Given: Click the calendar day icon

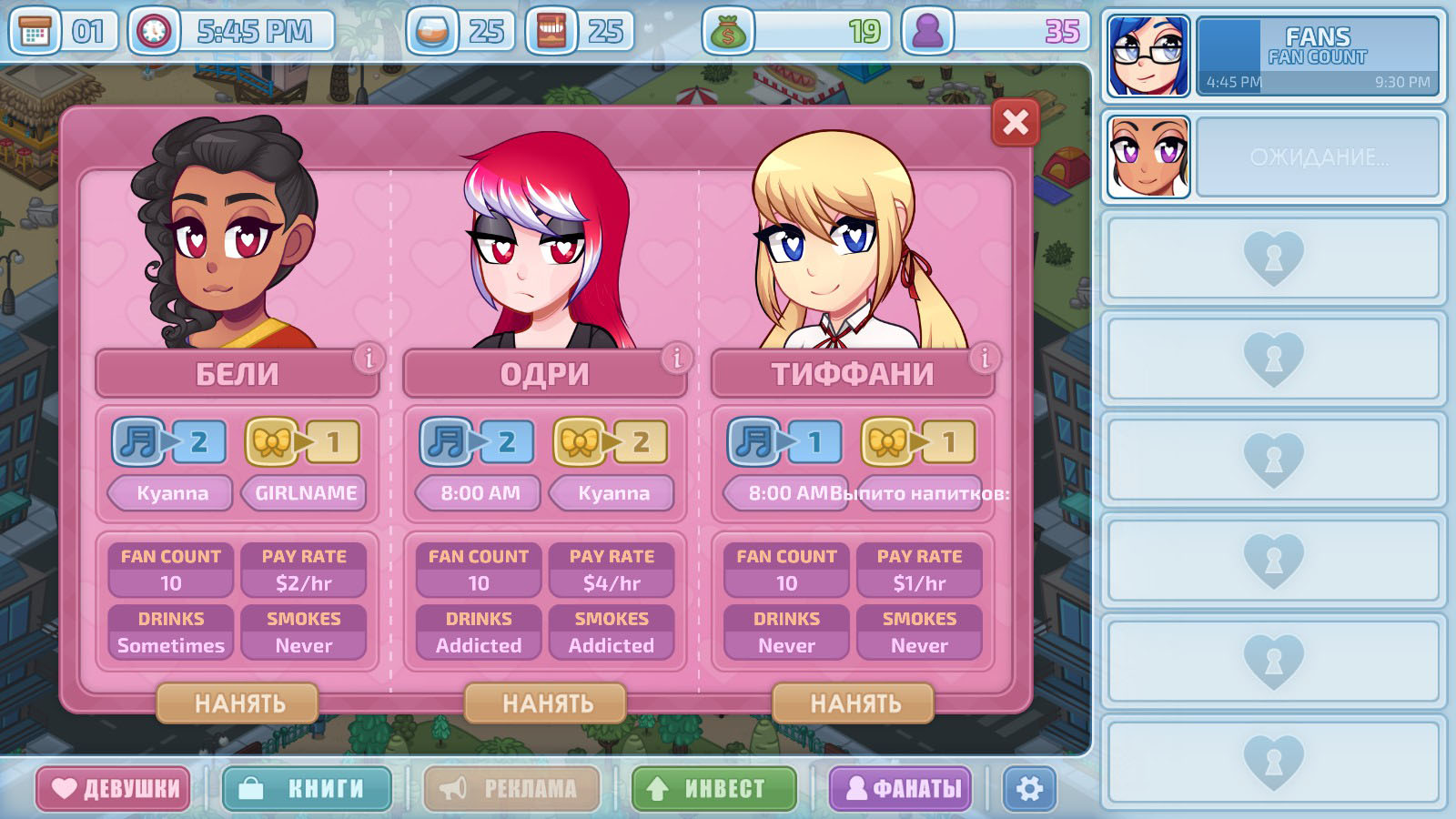Looking at the screenshot, I should [x=35, y=33].
